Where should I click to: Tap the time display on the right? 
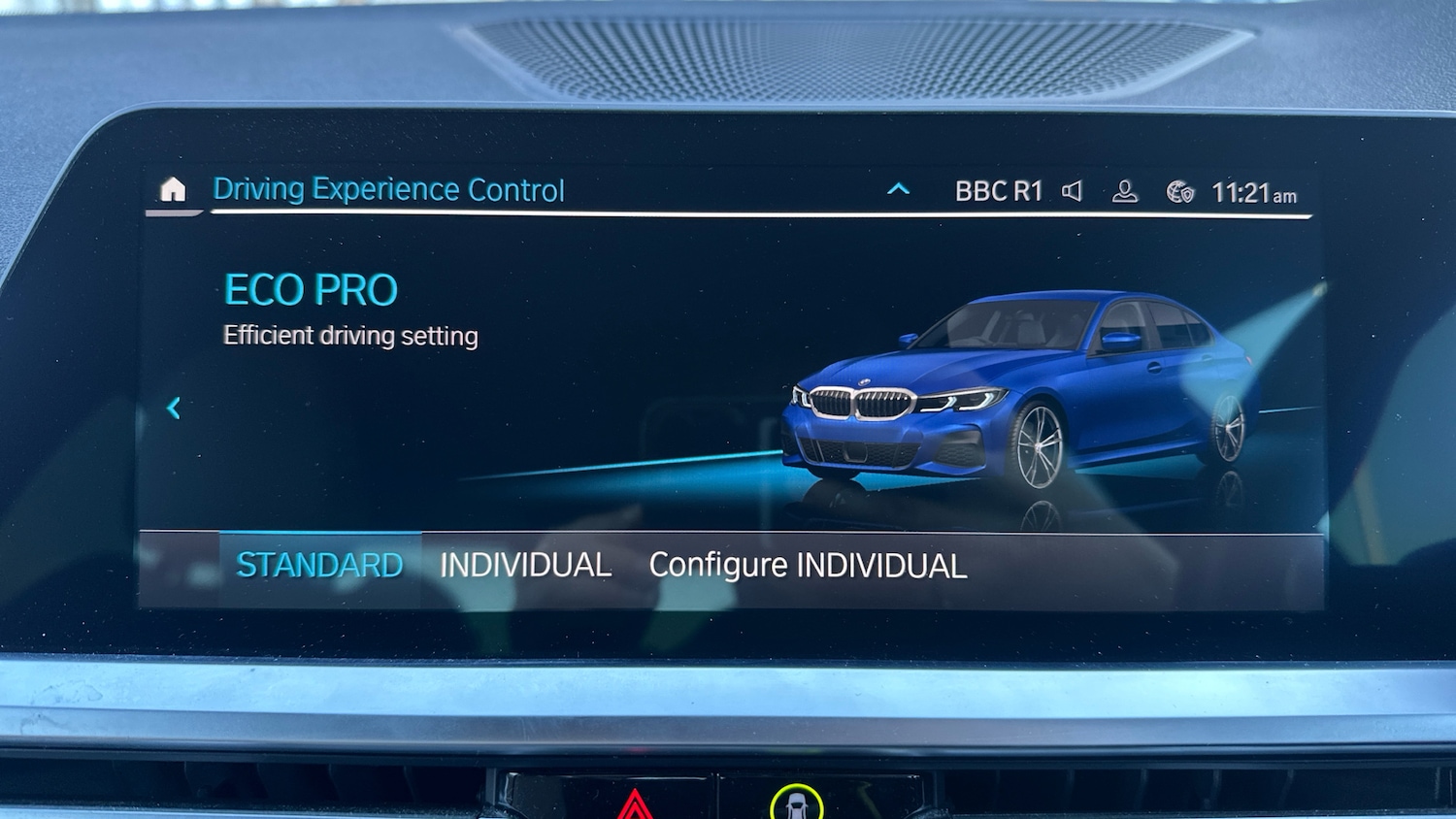[1252, 193]
